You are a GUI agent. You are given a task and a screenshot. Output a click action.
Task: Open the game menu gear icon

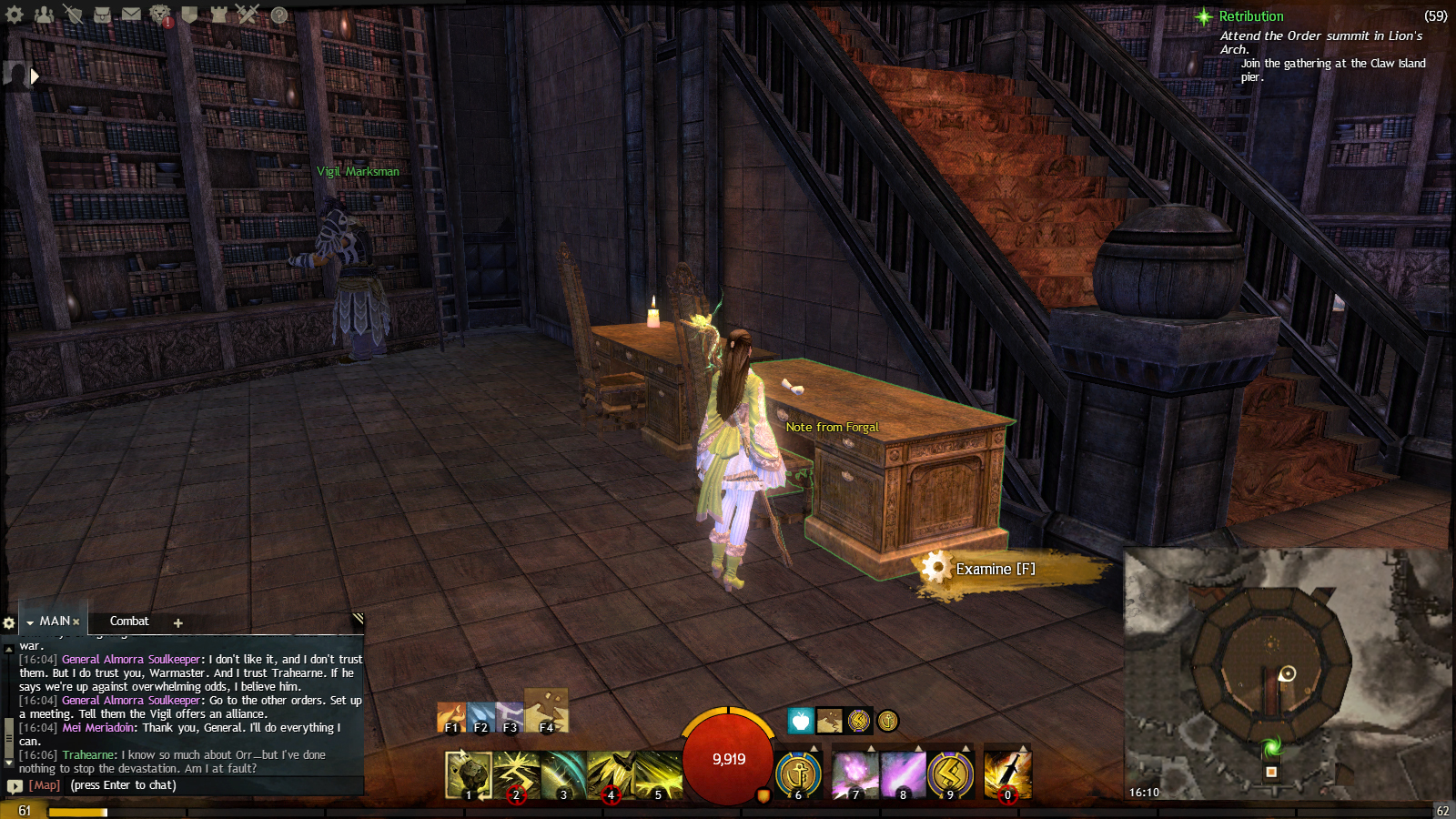point(15,14)
